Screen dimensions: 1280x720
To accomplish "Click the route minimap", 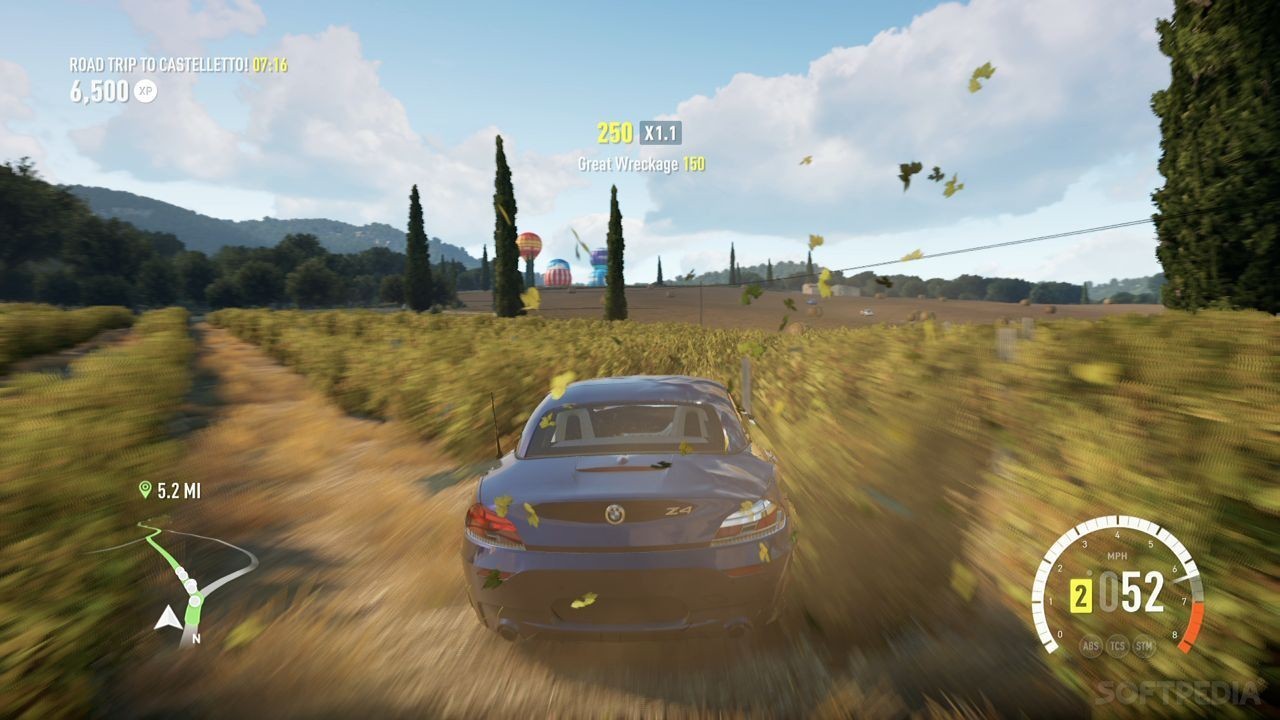I will point(180,580).
